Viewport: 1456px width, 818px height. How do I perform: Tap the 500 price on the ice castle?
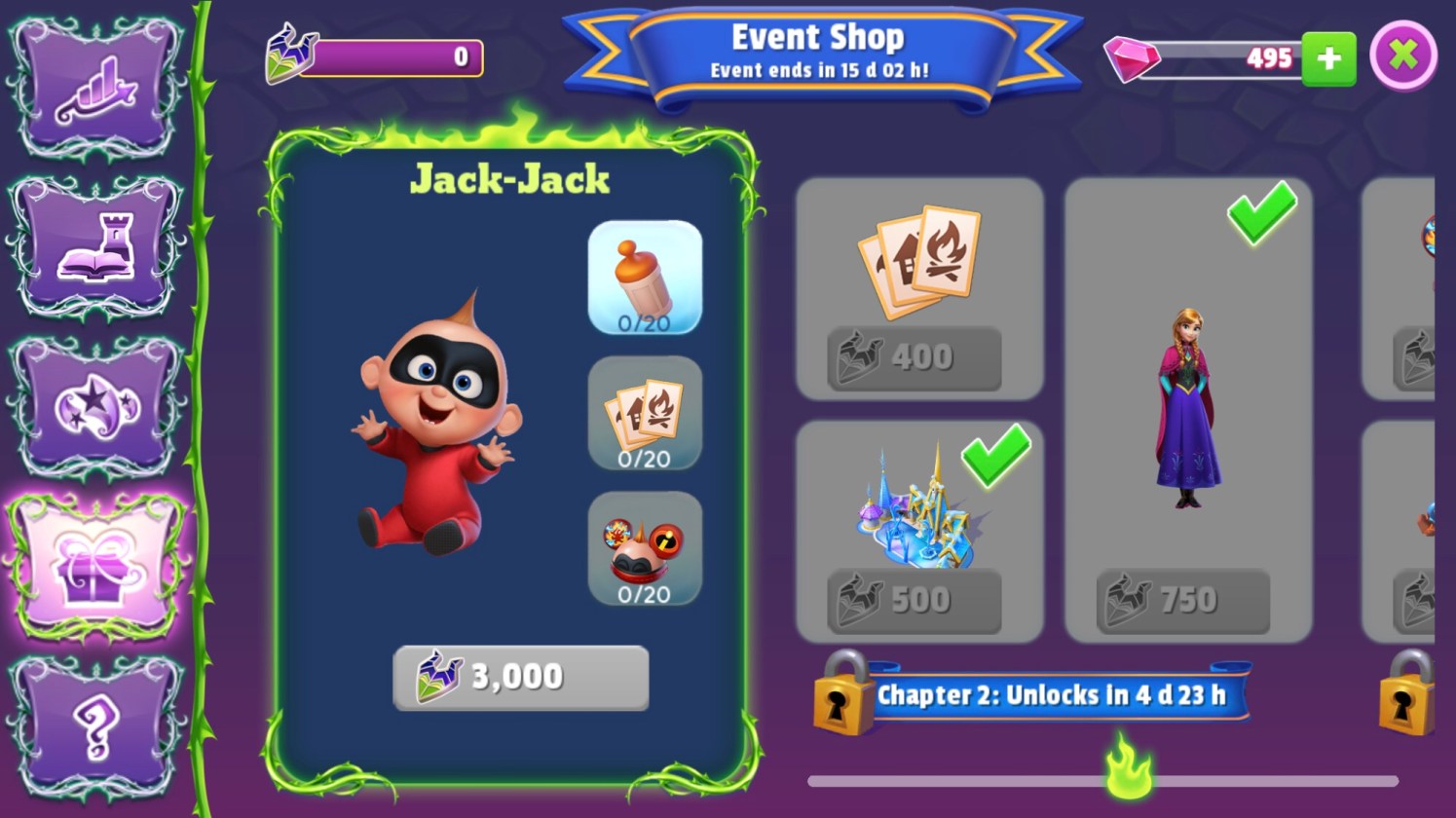pos(914,600)
